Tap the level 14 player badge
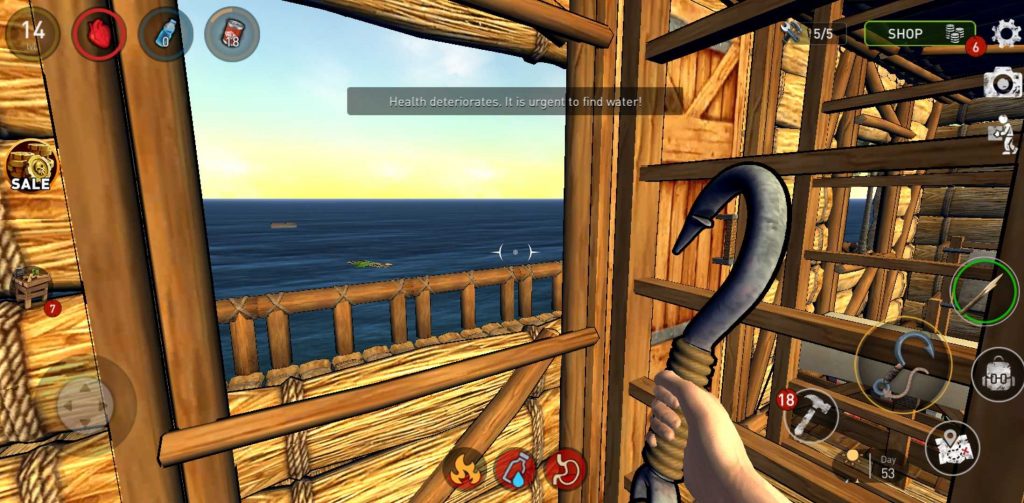 point(33,31)
